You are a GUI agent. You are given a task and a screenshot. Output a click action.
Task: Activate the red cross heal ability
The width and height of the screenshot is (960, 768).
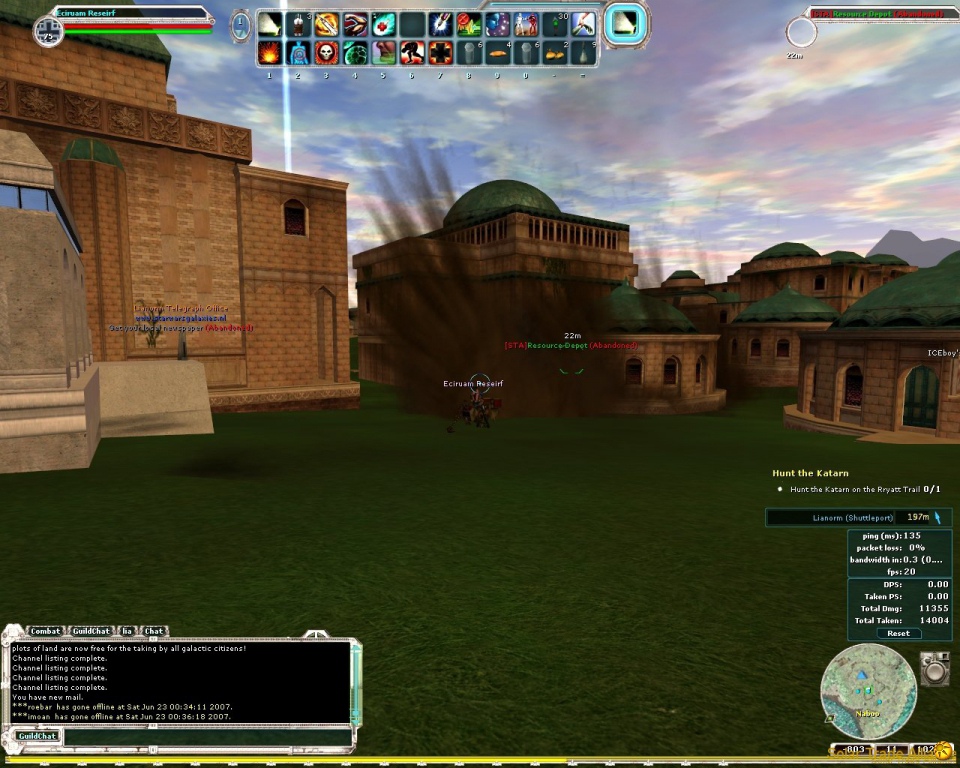pos(384,24)
